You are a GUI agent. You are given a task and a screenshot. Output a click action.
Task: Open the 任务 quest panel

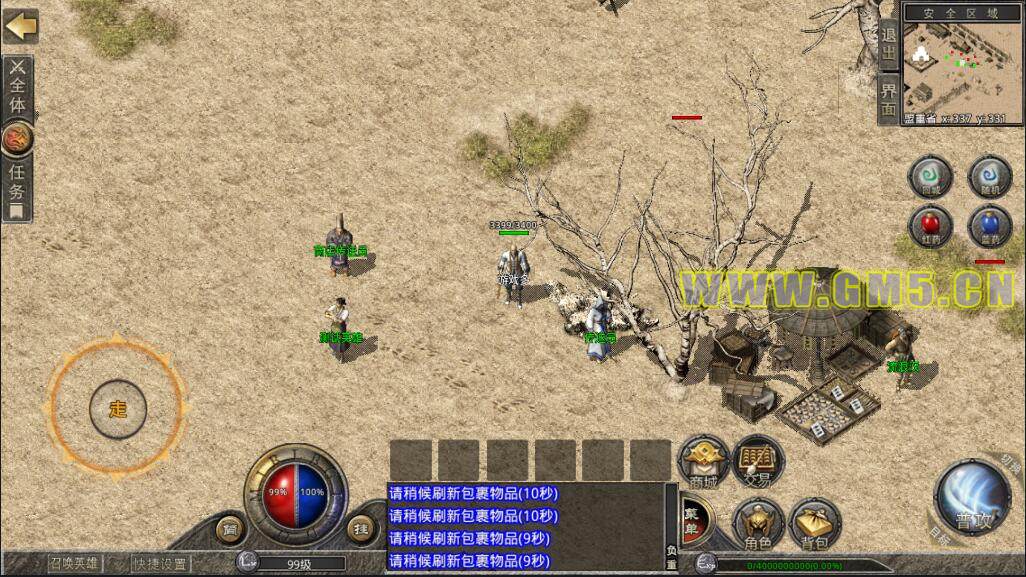tap(17, 180)
